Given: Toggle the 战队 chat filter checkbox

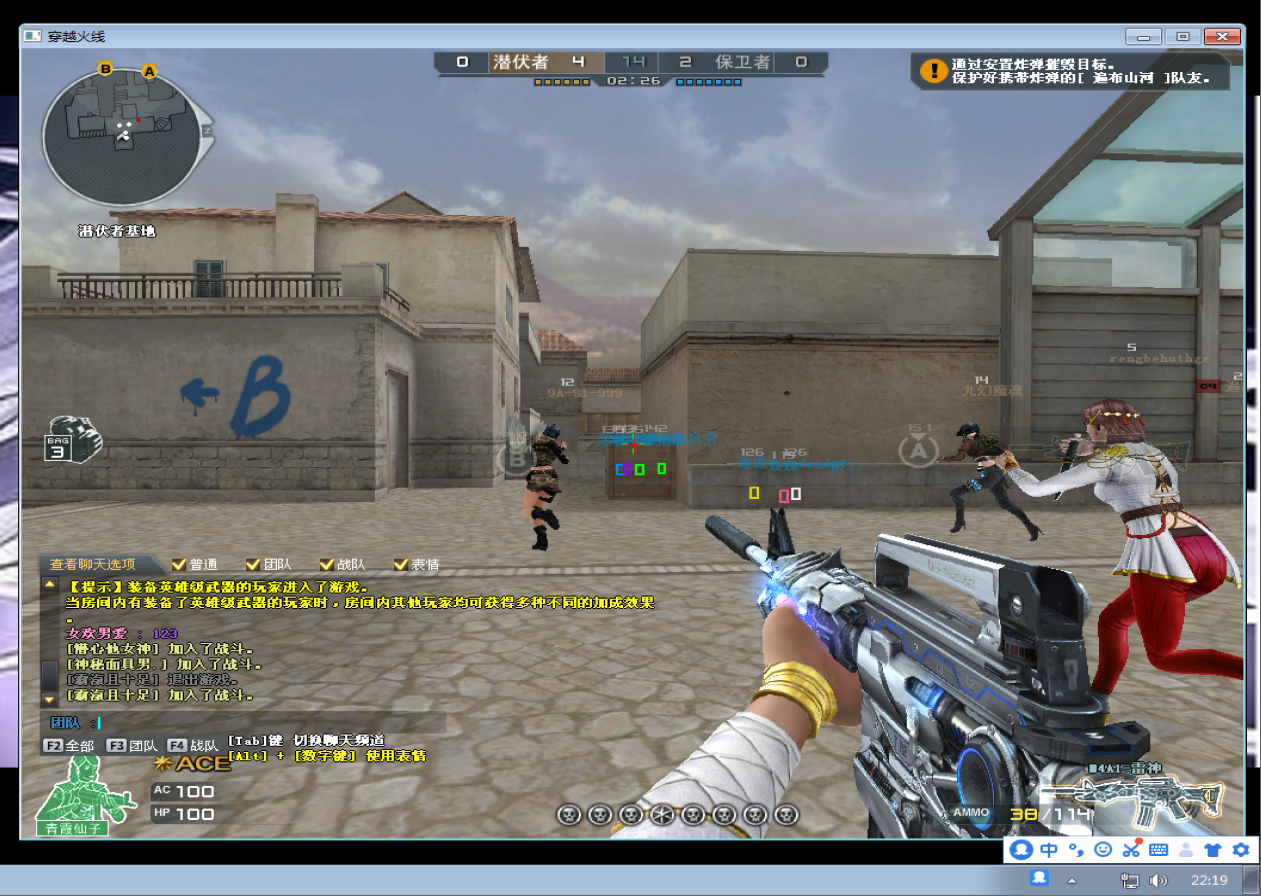Looking at the screenshot, I should click(x=327, y=564).
